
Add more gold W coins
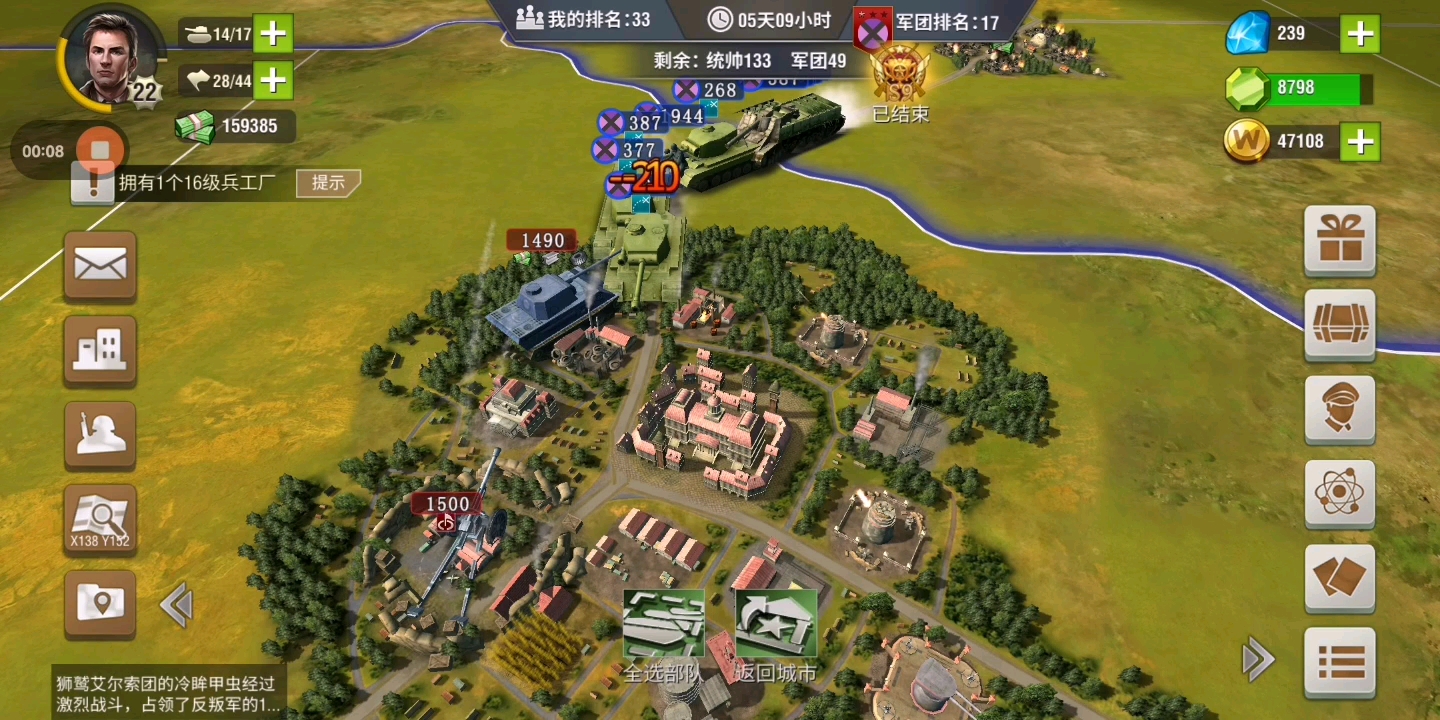[x=1360, y=142]
